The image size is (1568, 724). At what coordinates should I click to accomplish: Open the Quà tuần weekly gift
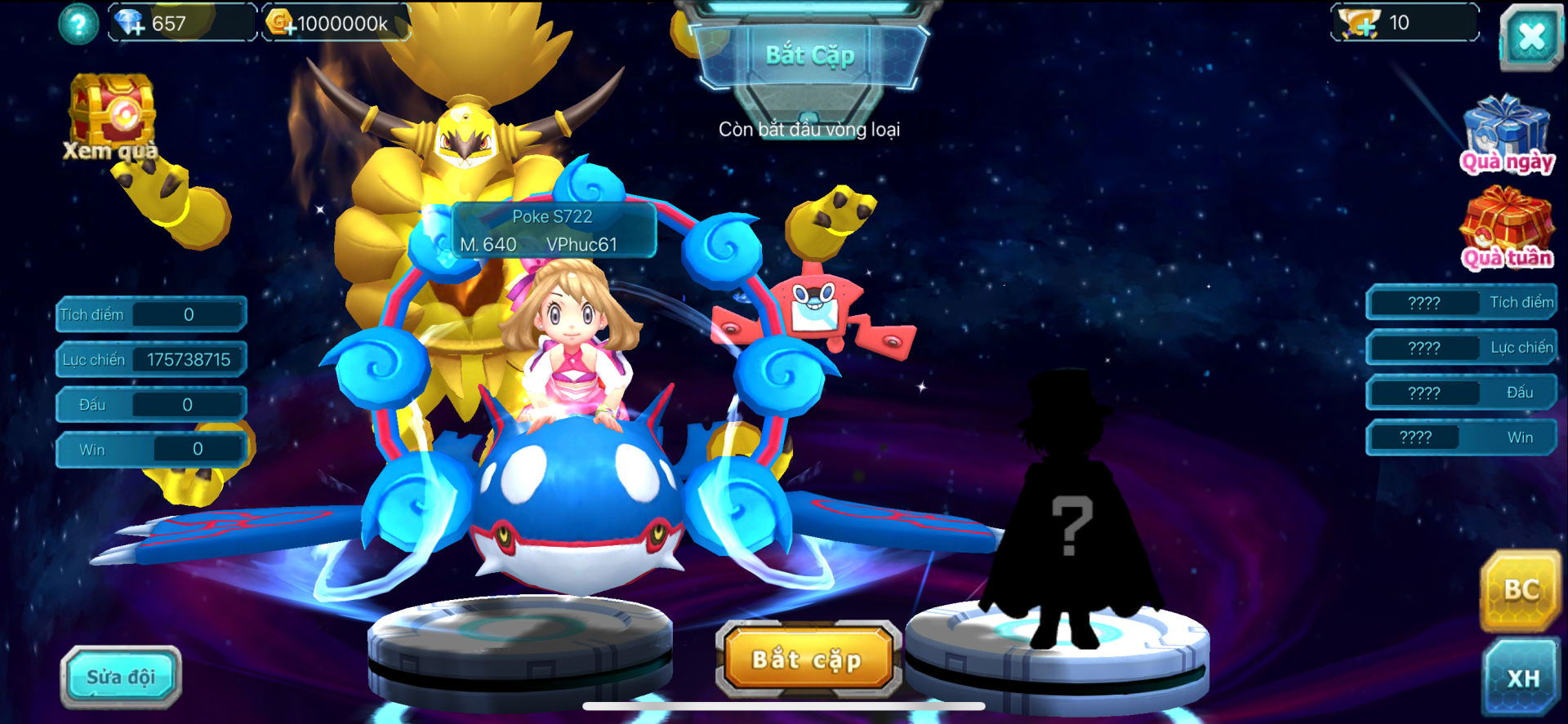point(1507,229)
